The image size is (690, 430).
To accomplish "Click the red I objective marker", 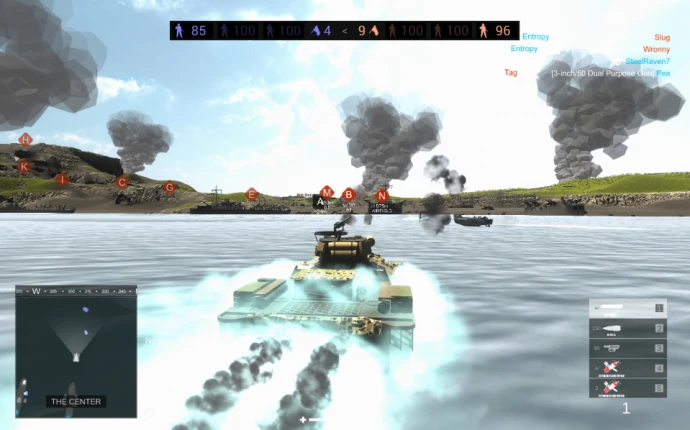I will pyautogui.click(x=62, y=180).
